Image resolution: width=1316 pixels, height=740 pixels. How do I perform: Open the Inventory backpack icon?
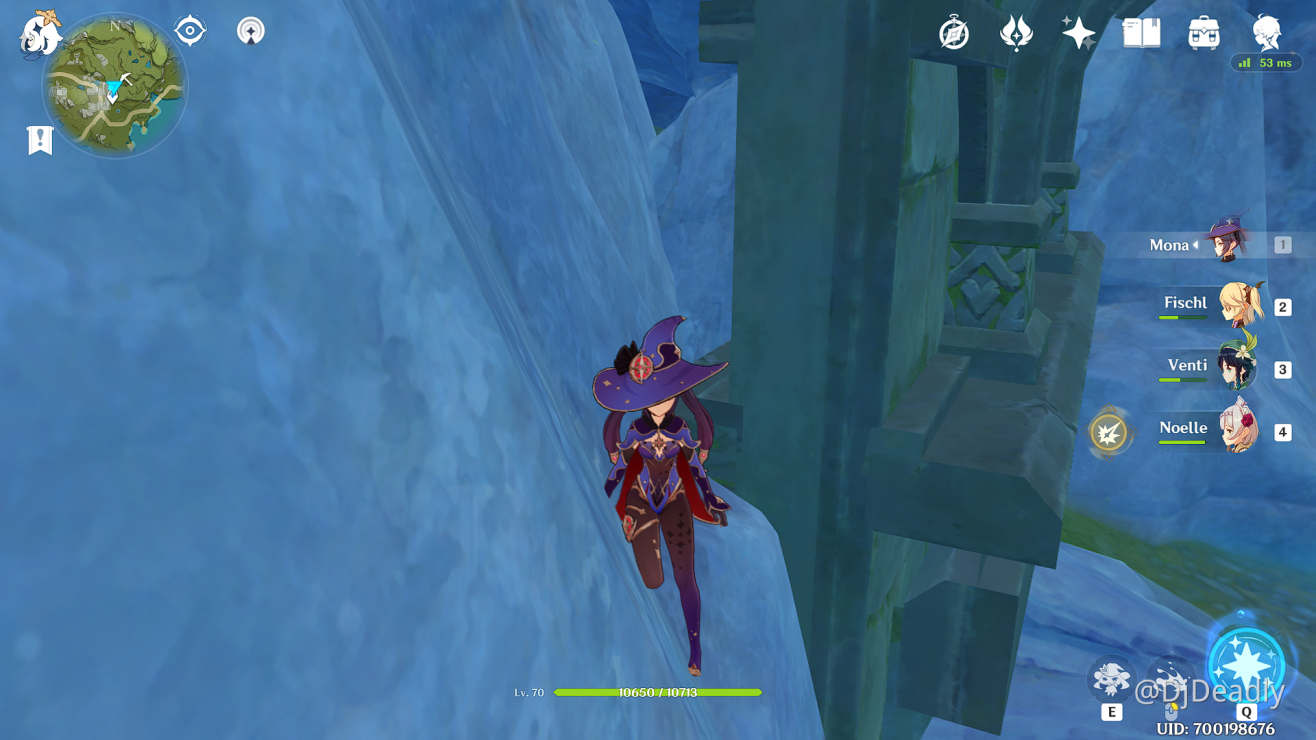click(x=1203, y=33)
